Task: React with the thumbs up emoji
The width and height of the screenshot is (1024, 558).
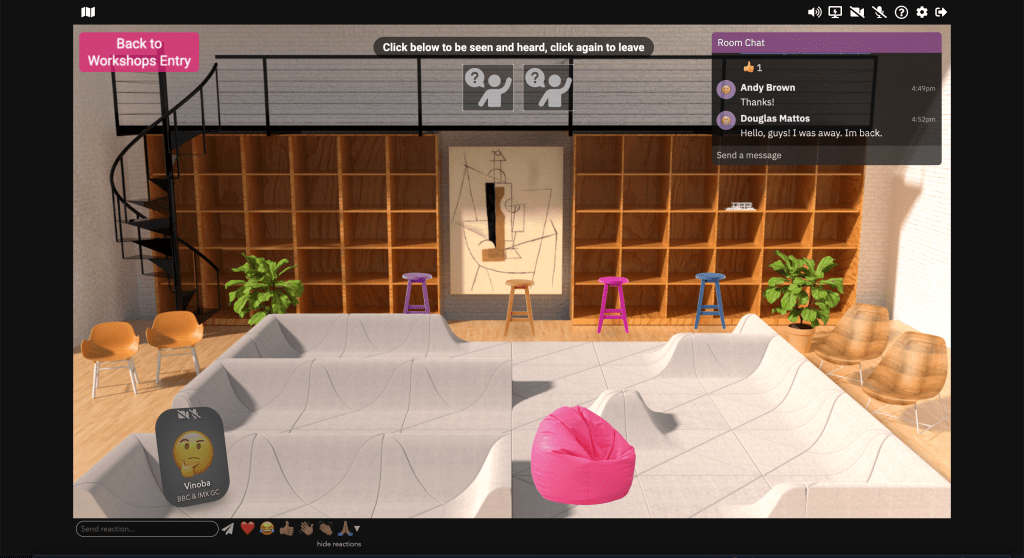Action: (286, 529)
